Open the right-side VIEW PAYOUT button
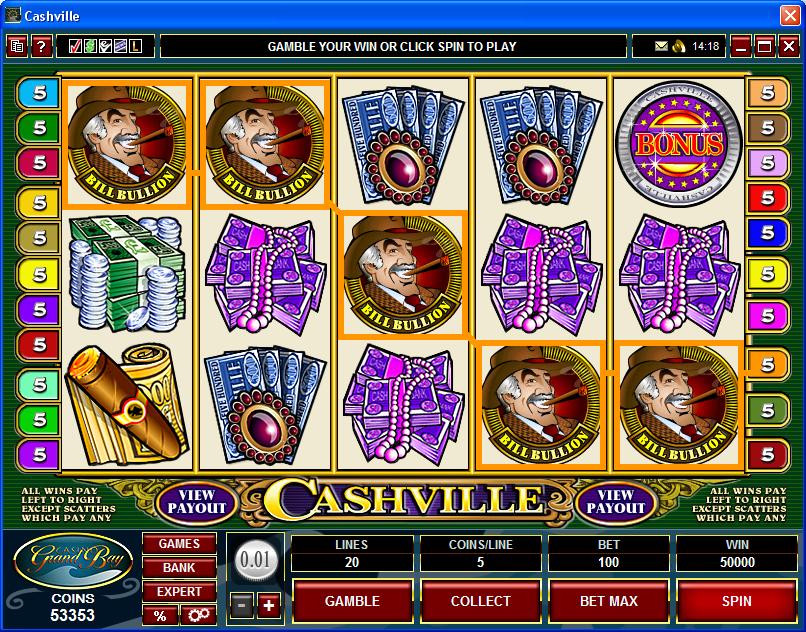Image resolution: width=806 pixels, height=632 pixels. coord(616,501)
